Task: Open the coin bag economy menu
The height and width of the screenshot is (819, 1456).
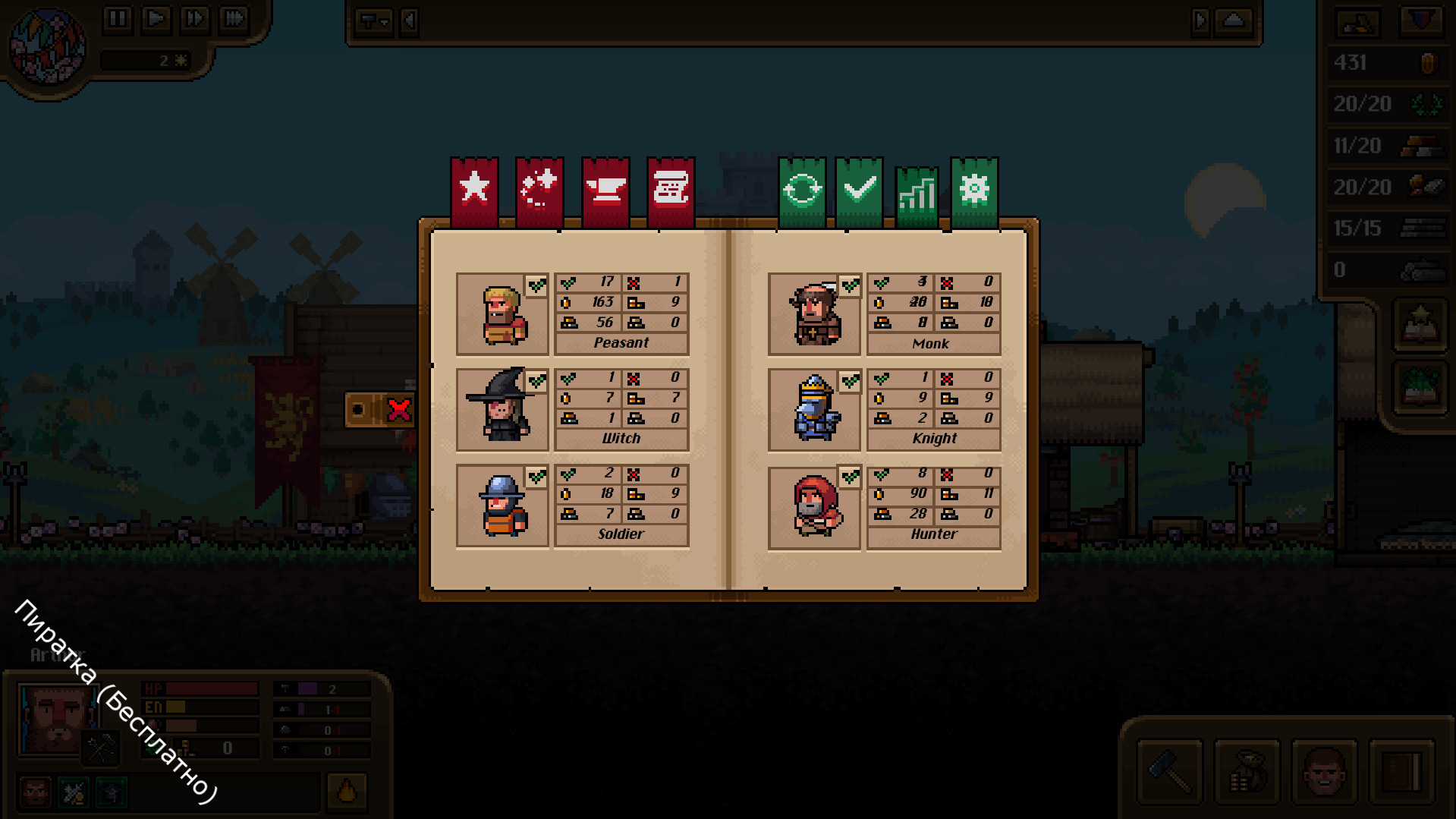Action: coord(1247,772)
